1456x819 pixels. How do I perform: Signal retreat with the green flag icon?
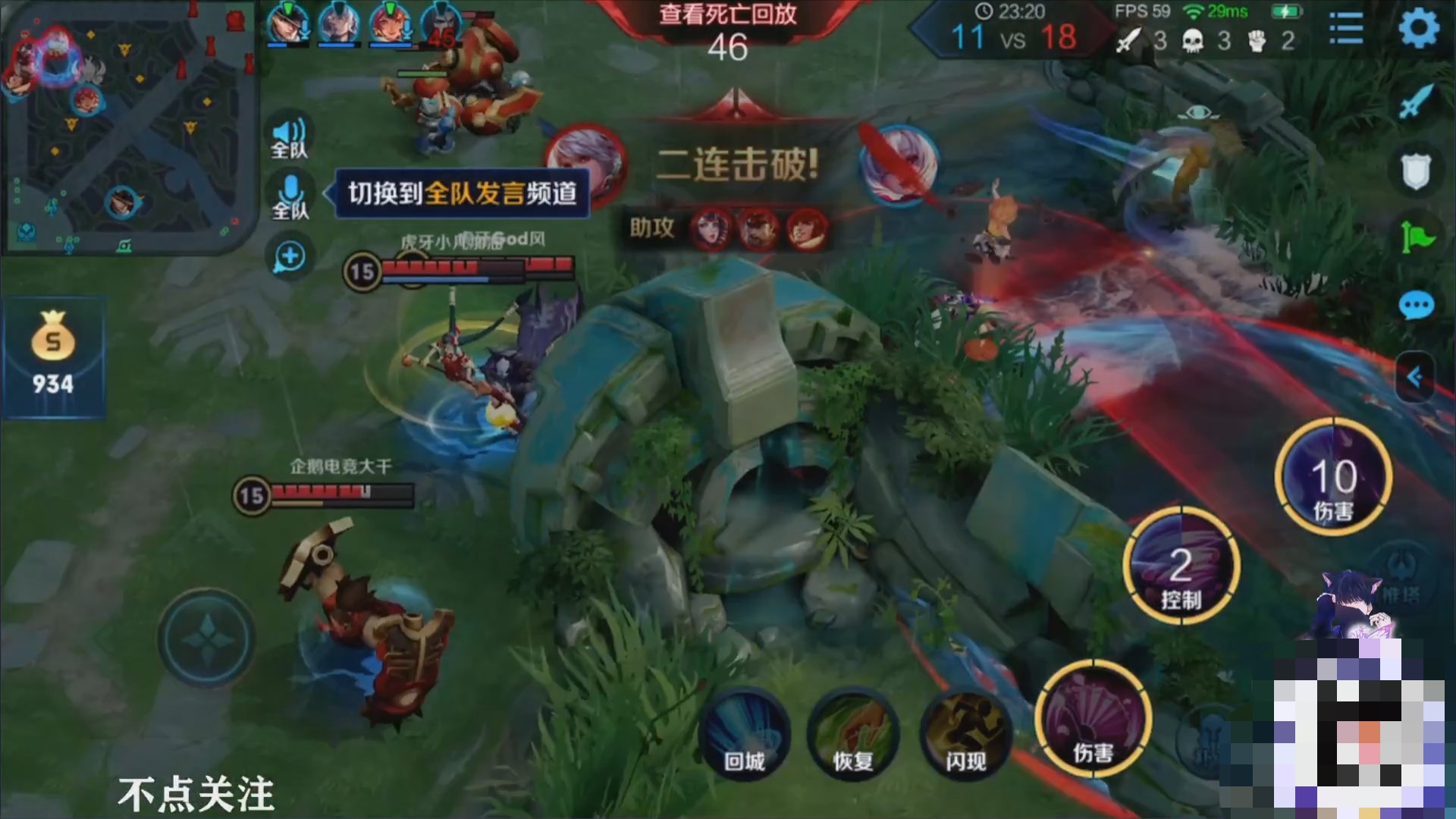pyautogui.click(x=1417, y=231)
